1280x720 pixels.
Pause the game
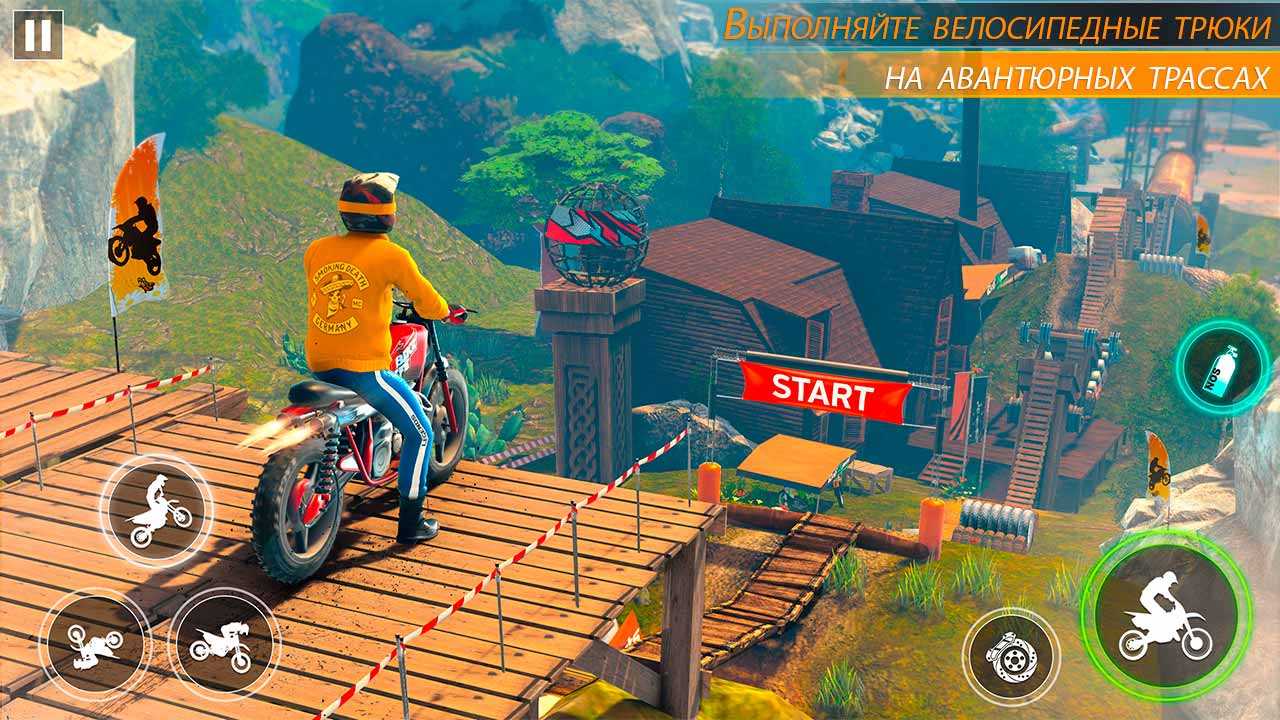(38, 35)
